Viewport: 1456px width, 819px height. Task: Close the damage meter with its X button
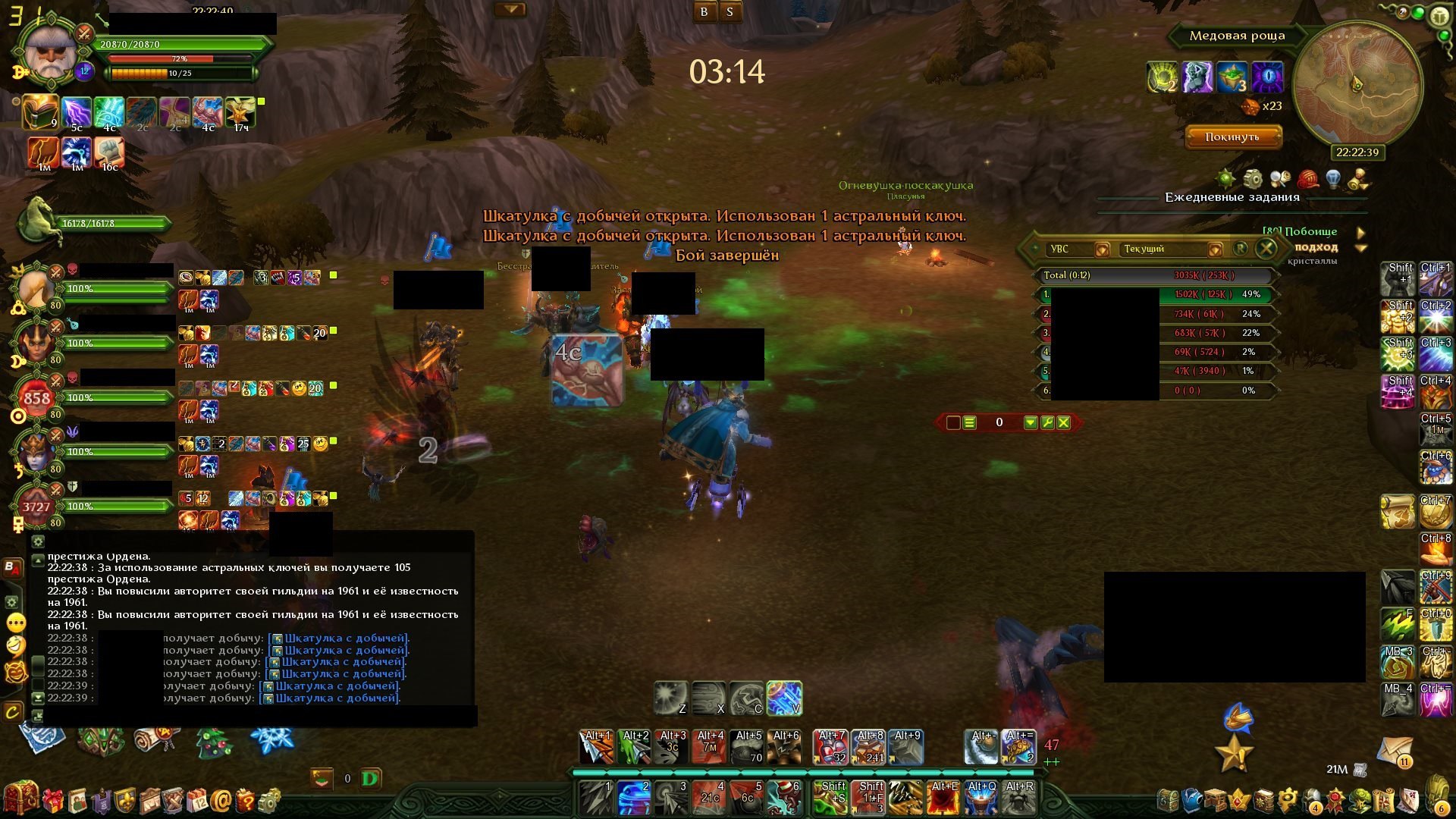1266,249
